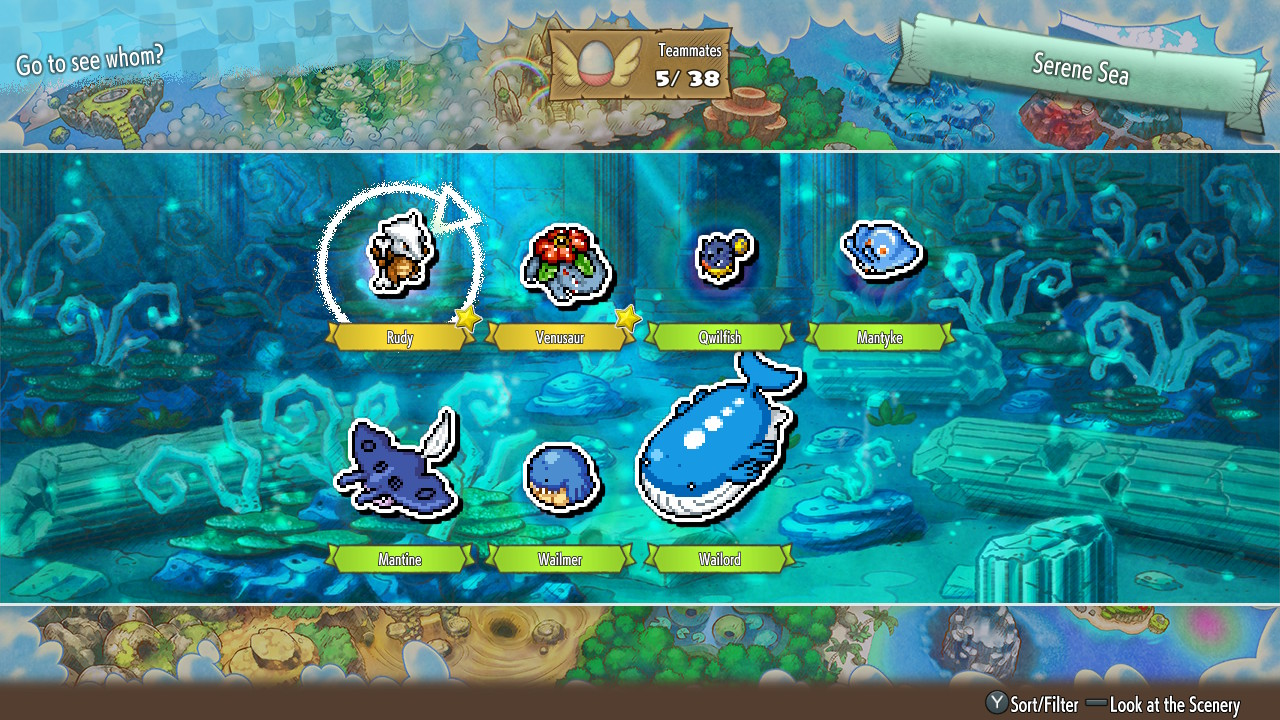Viewport: 1280px width, 720px height.
Task: Choose the Mantine teammate
Action: tap(398, 465)
